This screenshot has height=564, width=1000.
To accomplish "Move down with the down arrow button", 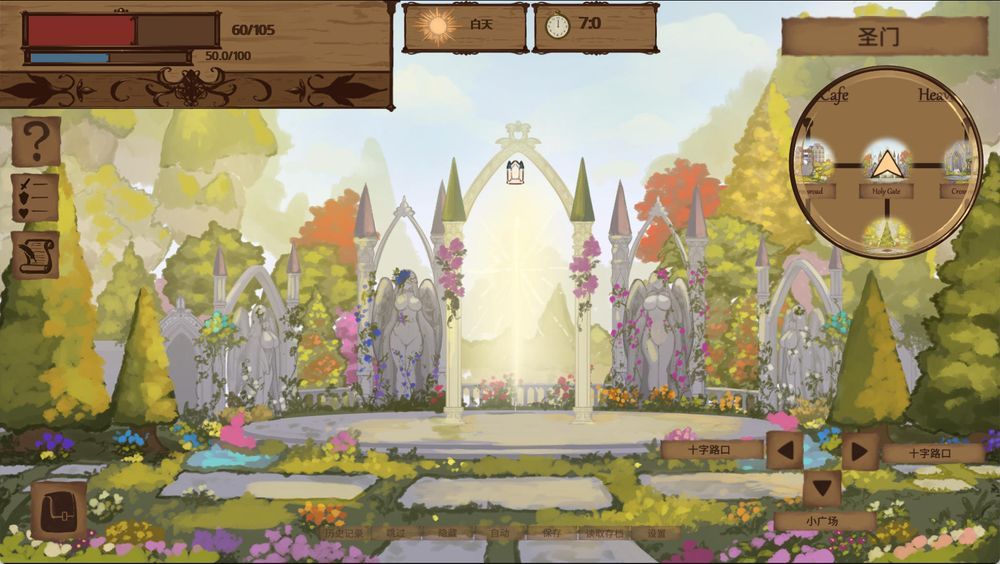I will coord(822,488).
